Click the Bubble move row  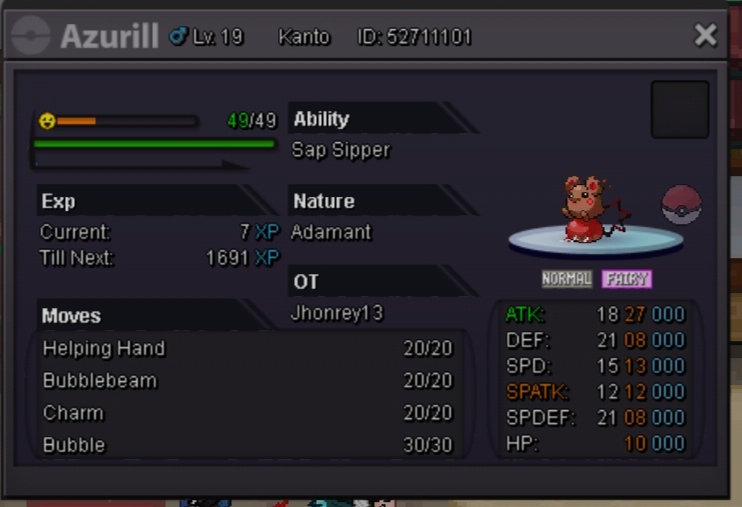pos(247,445)
